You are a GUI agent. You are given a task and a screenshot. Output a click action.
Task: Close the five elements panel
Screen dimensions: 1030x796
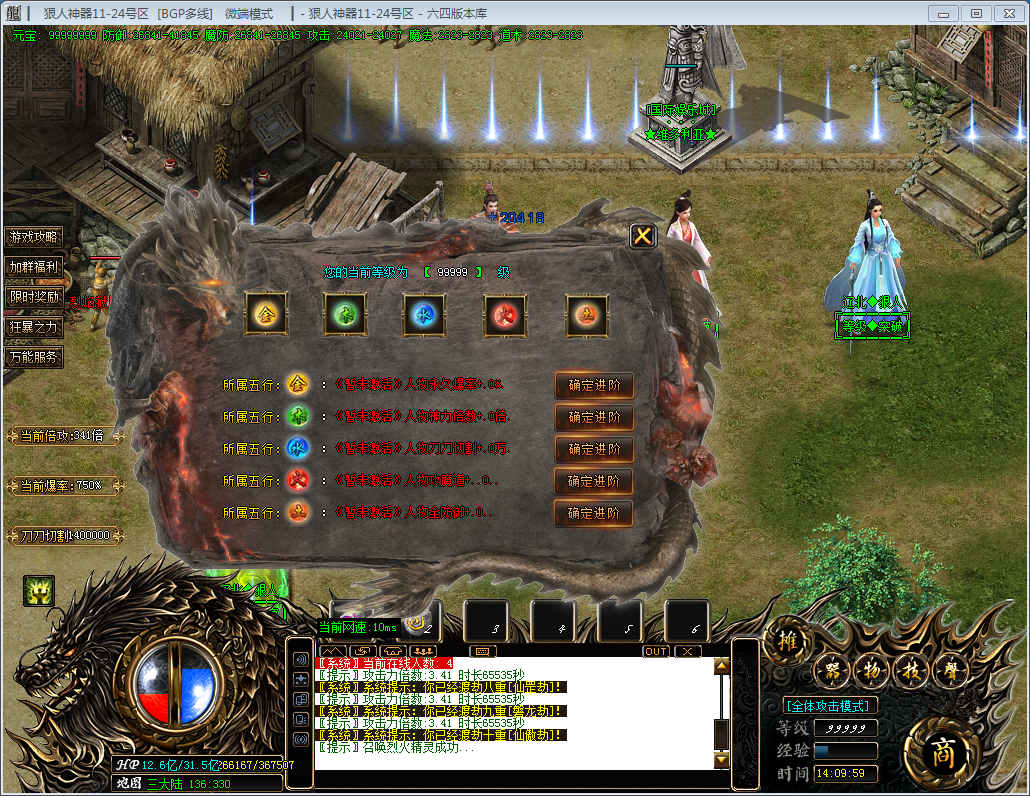click(x=643, y=236)
